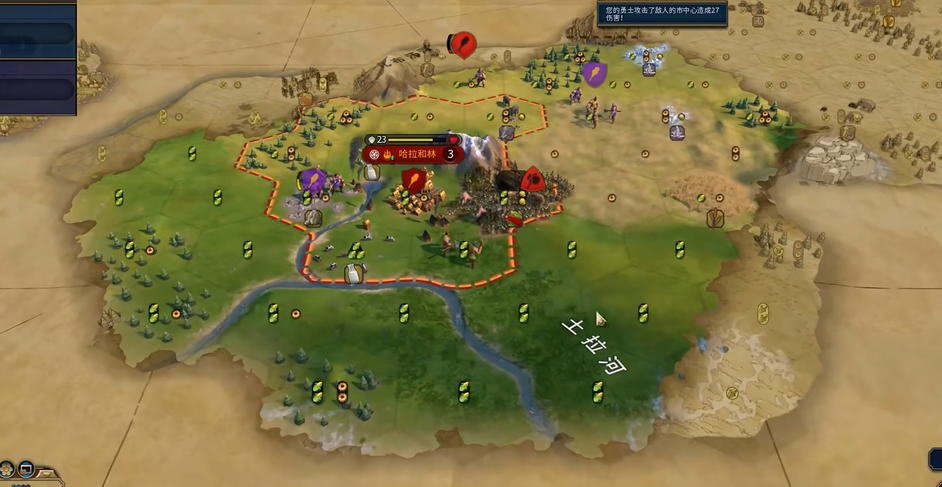Open the blue research panel

click(x=37, y=33)
